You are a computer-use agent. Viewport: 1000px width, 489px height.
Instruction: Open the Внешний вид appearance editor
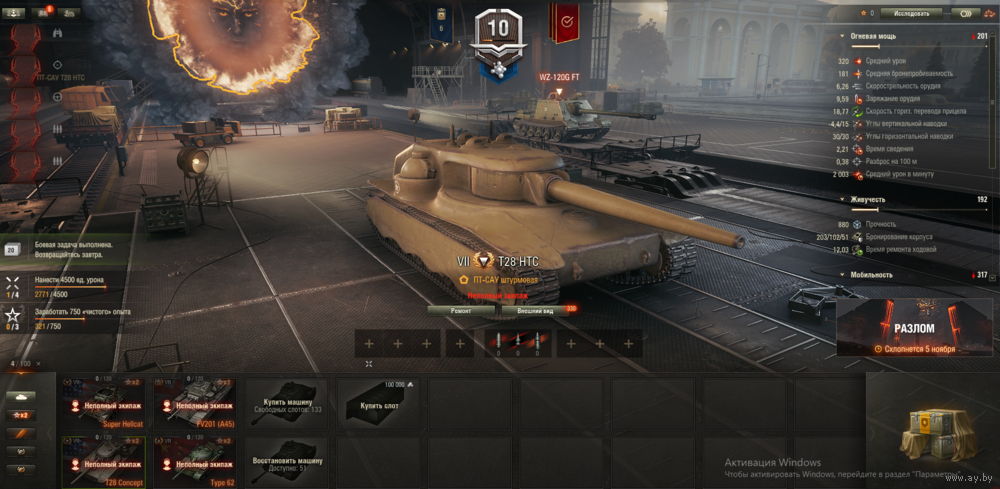coord(535,311)
